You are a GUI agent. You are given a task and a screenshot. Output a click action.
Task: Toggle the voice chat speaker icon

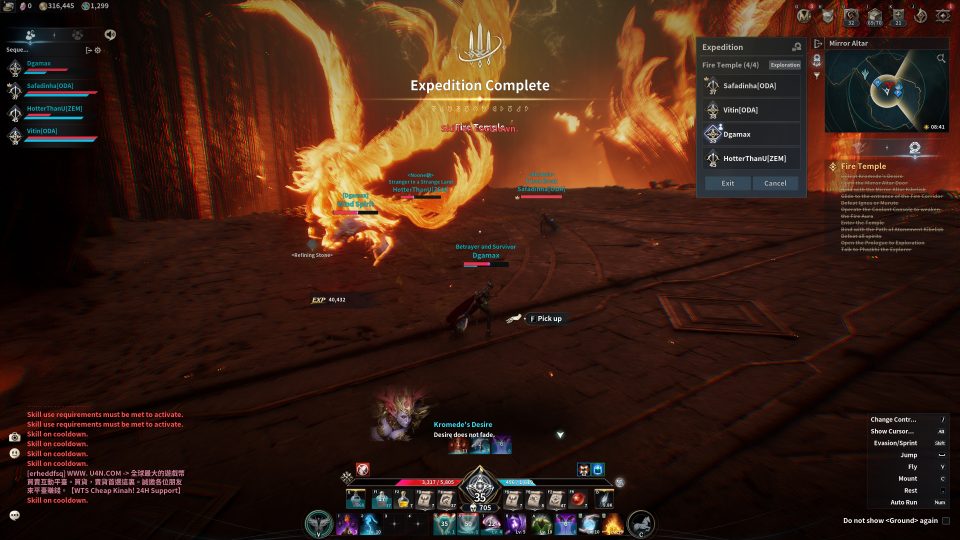tap(109, 34)
